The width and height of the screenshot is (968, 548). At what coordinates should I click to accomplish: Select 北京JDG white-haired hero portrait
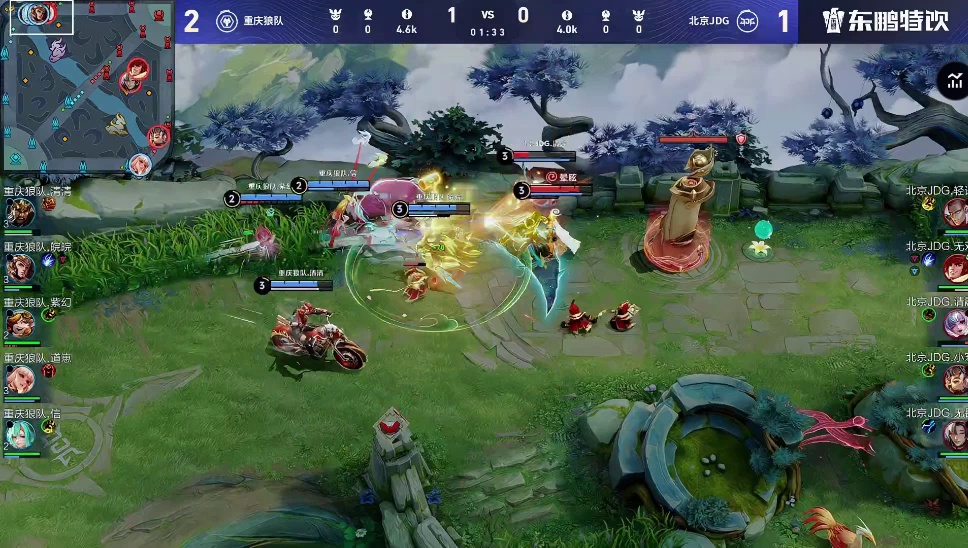(954, 322)
